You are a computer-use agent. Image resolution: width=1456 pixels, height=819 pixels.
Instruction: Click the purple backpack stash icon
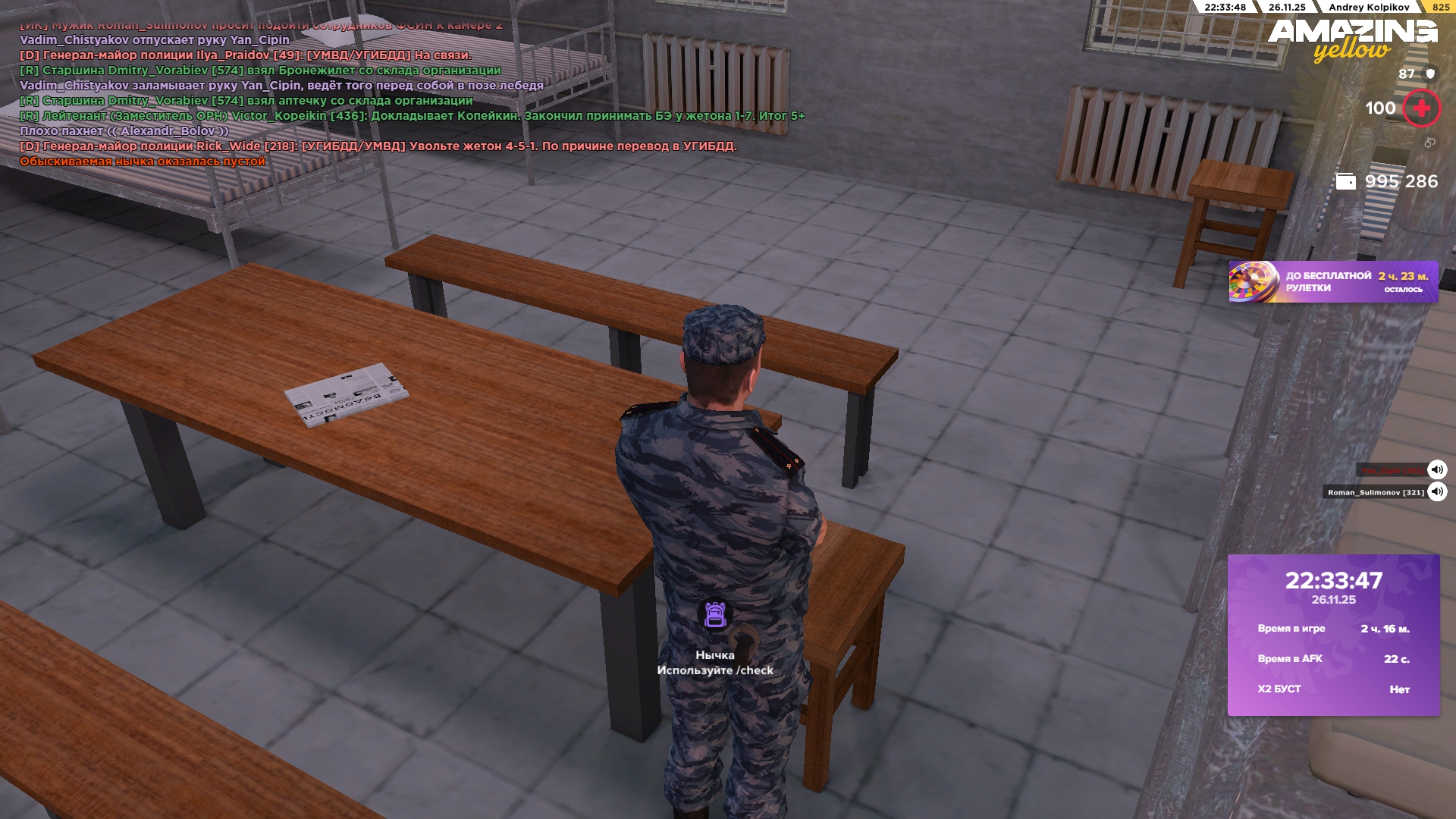tap(715, 614)
